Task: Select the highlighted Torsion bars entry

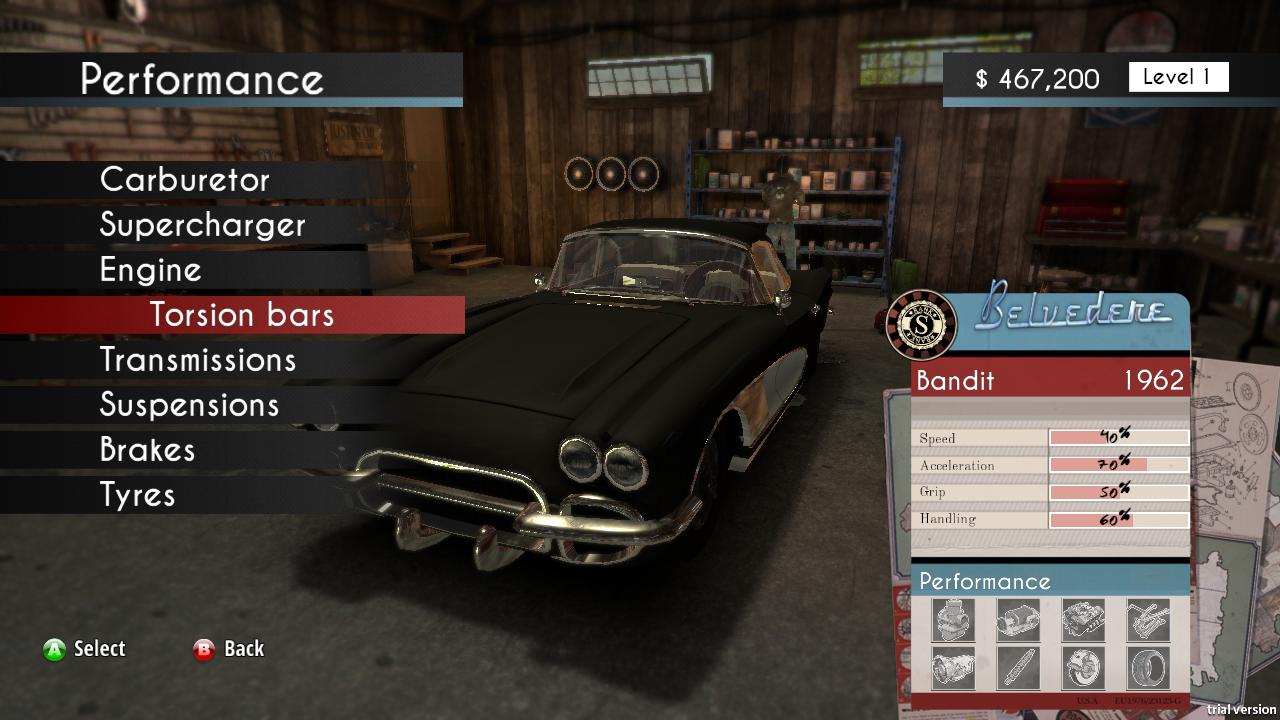Action: 240,314
